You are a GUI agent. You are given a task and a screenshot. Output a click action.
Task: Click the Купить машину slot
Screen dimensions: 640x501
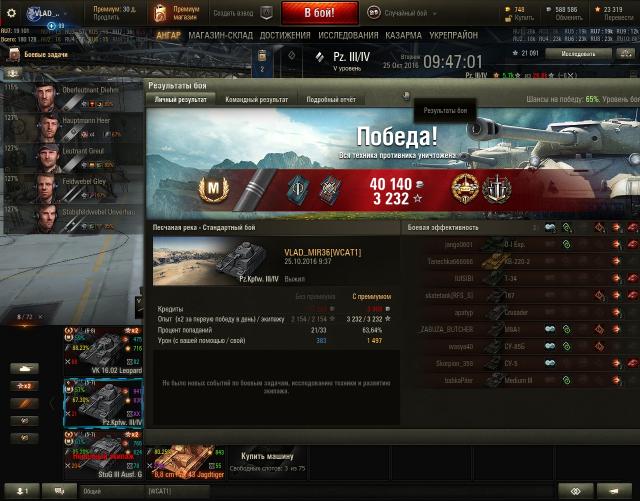click(x=268, y=459)
